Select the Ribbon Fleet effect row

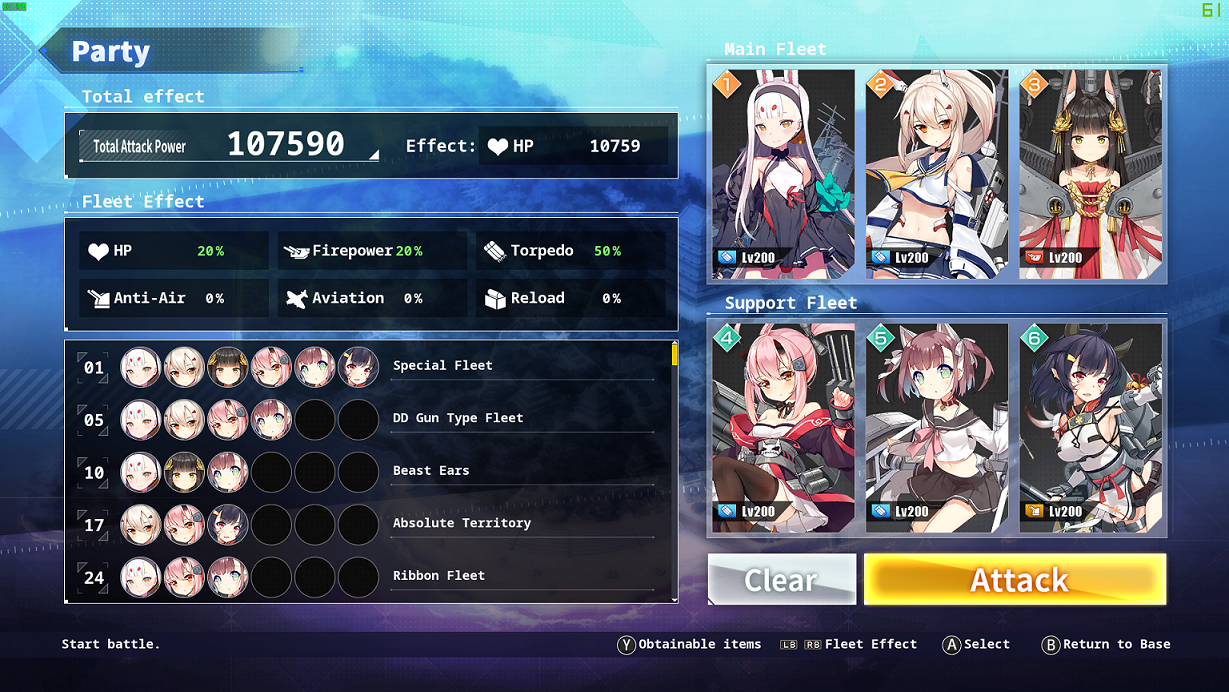pyautogui.click(x=438, y=576)
